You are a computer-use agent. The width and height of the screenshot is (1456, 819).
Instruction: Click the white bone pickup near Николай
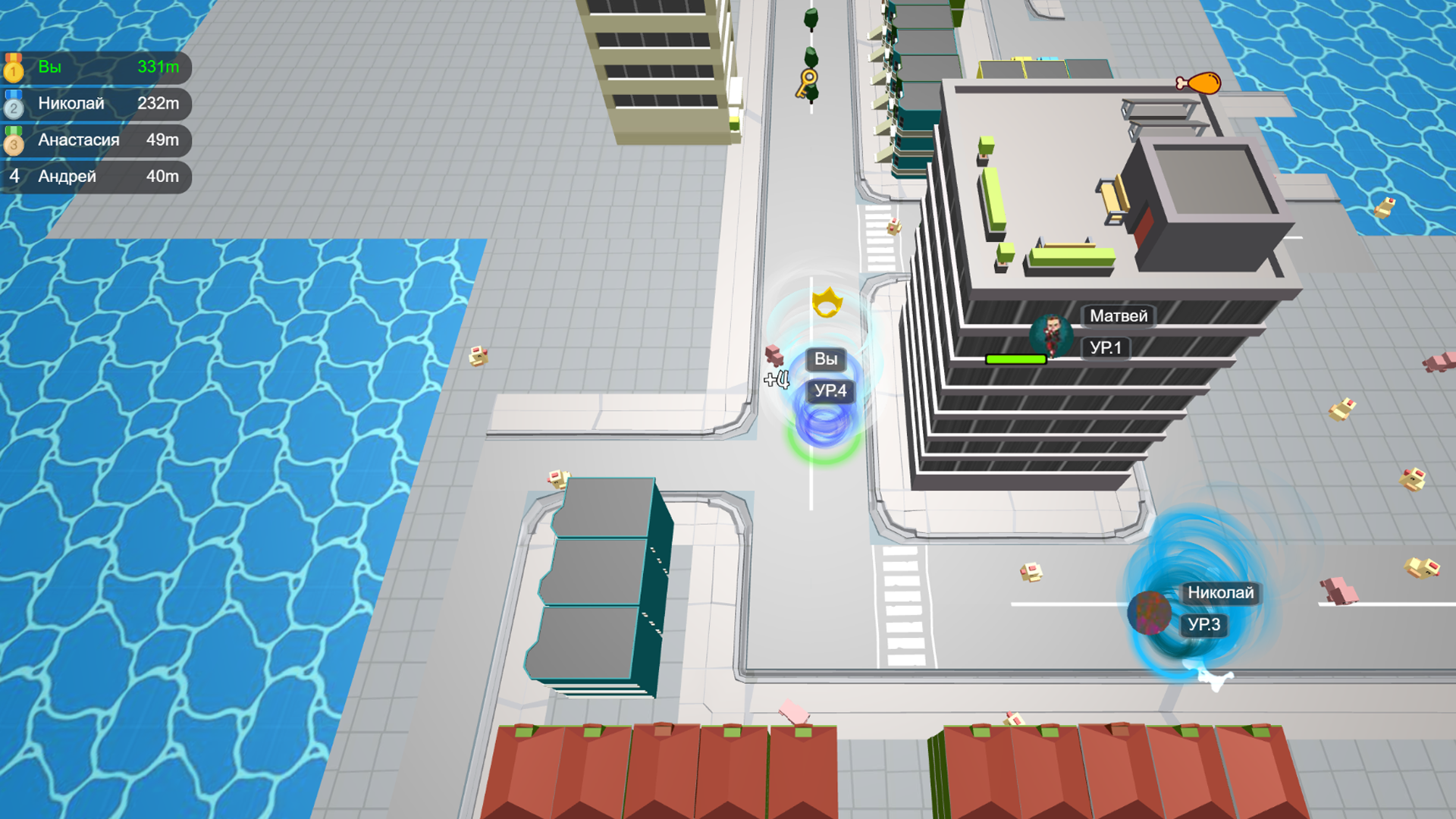point(1214,680)
